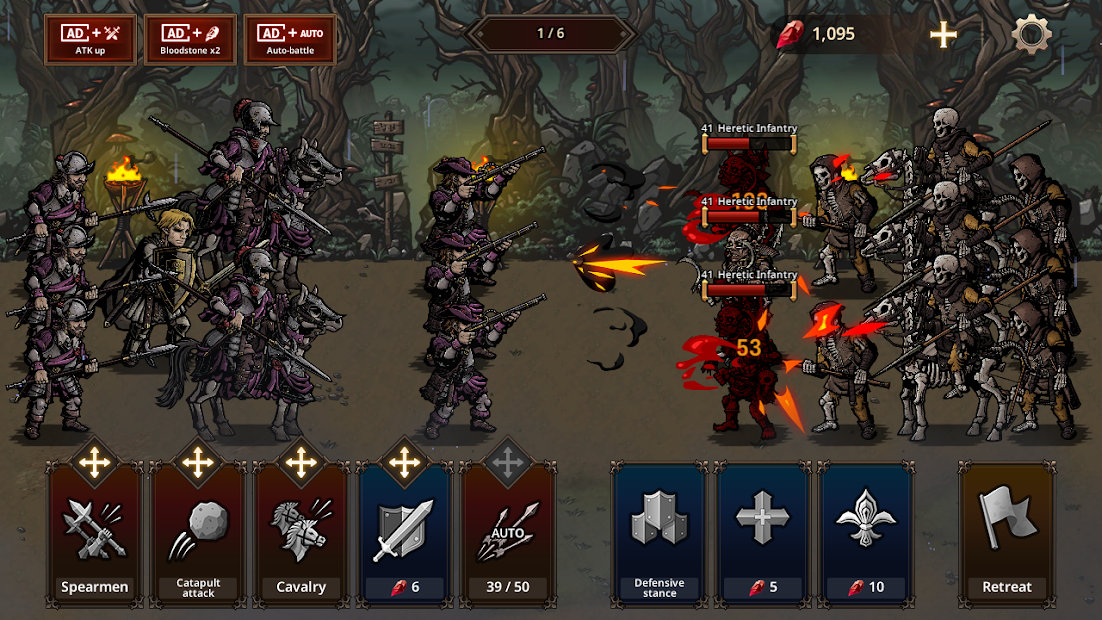
Task: Switch to Defensive stance
Action: (659, 535)
